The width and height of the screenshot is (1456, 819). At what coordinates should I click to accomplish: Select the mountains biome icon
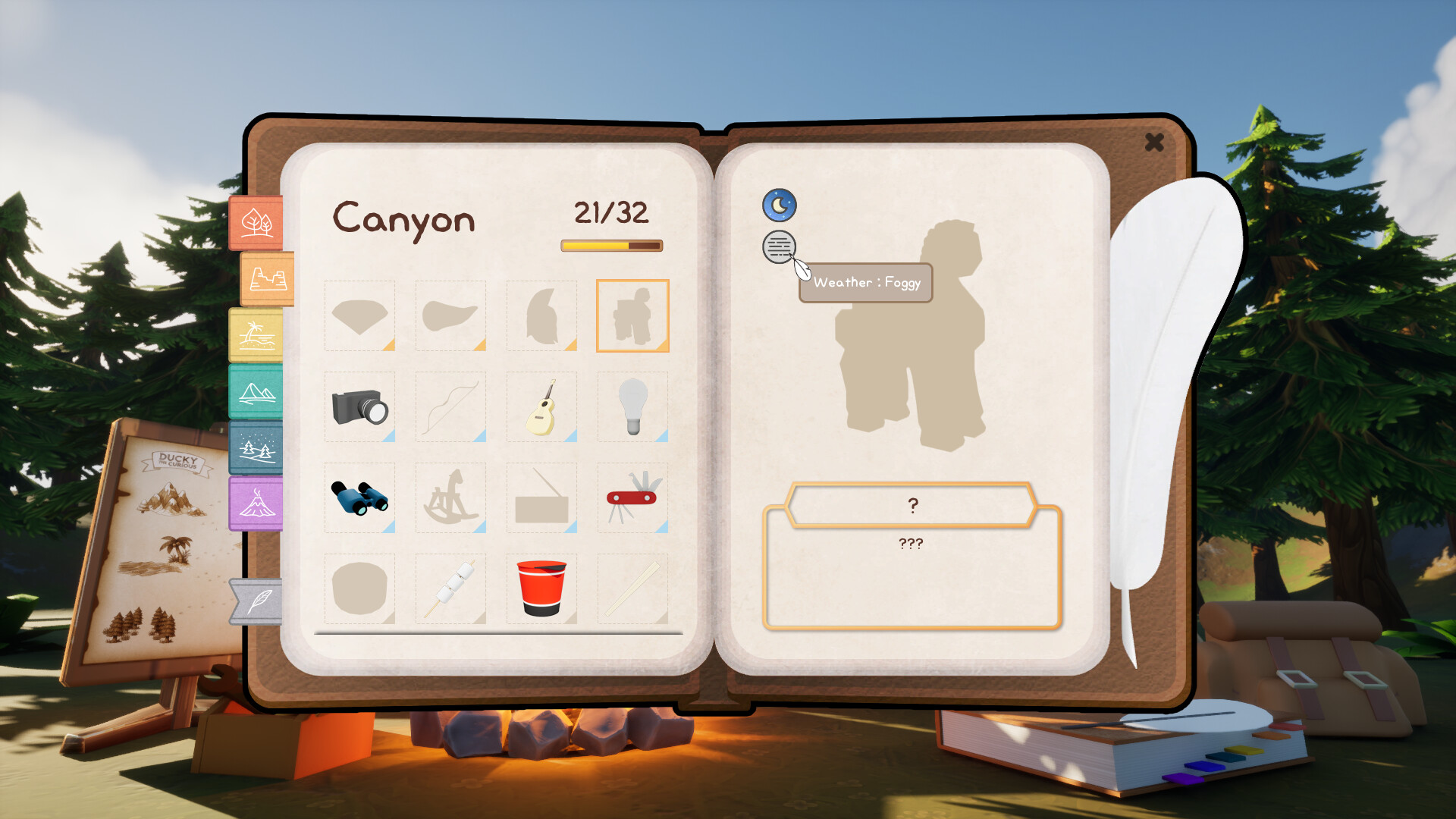tap(256, 391)
